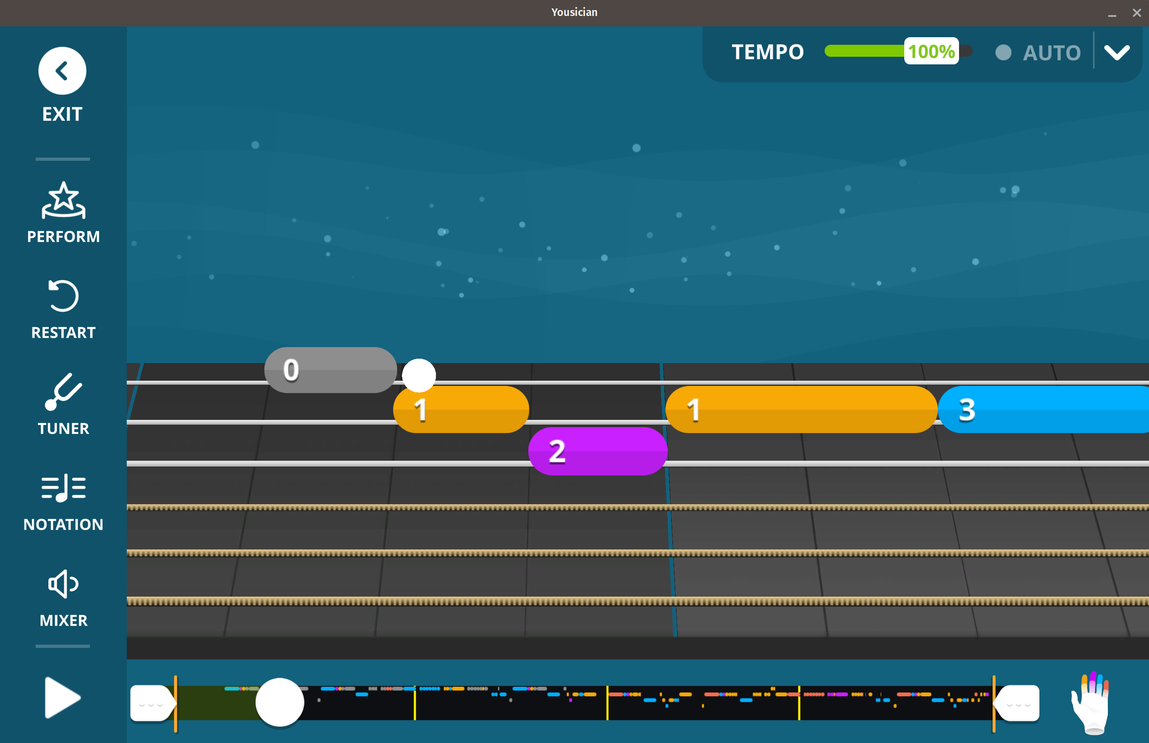Select the left loop marker handle
The height and width of the screenshot is (743, 1149).
point(153,703)
